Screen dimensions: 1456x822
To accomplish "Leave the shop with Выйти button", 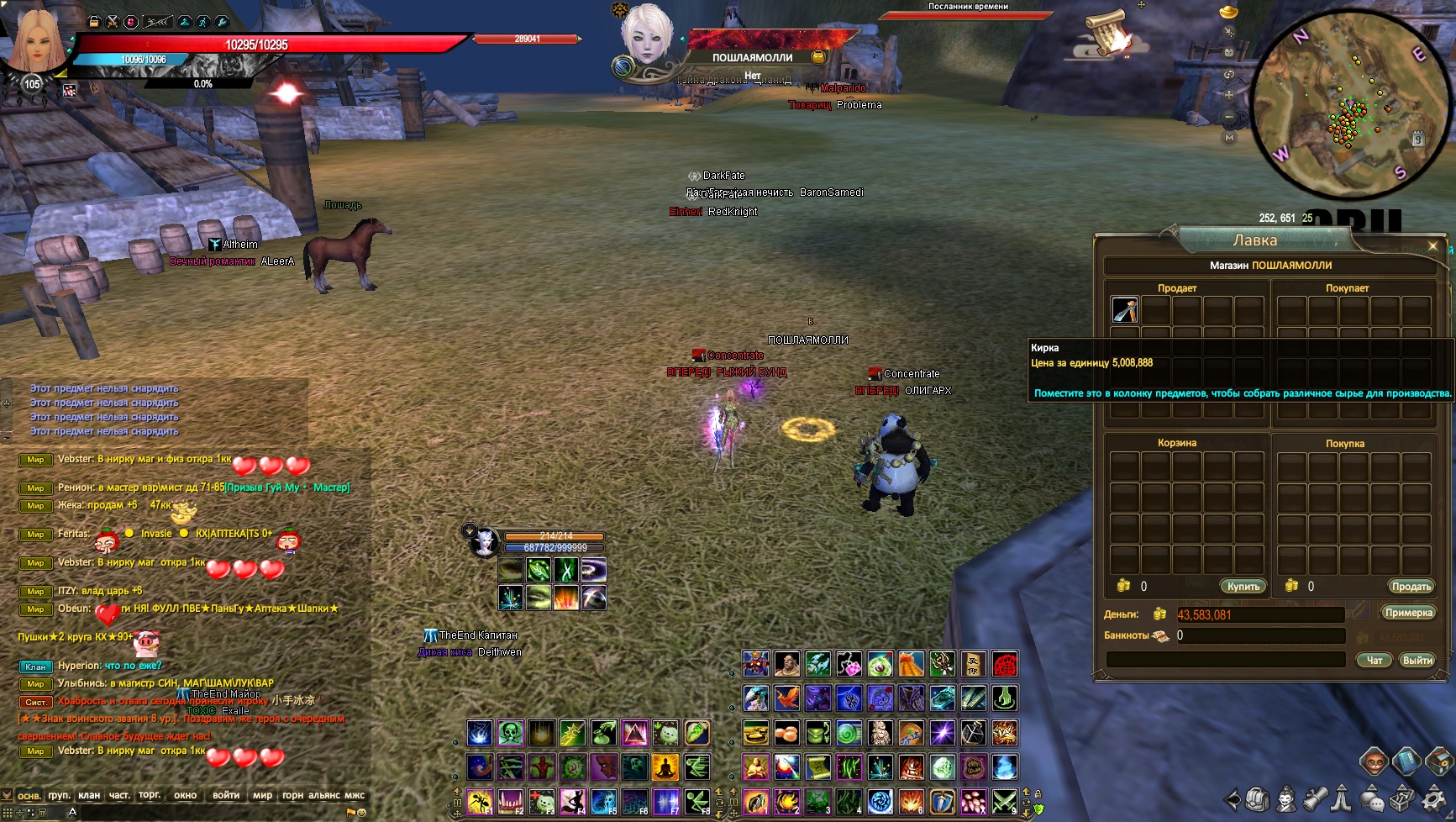I will tap(1417, 661).
